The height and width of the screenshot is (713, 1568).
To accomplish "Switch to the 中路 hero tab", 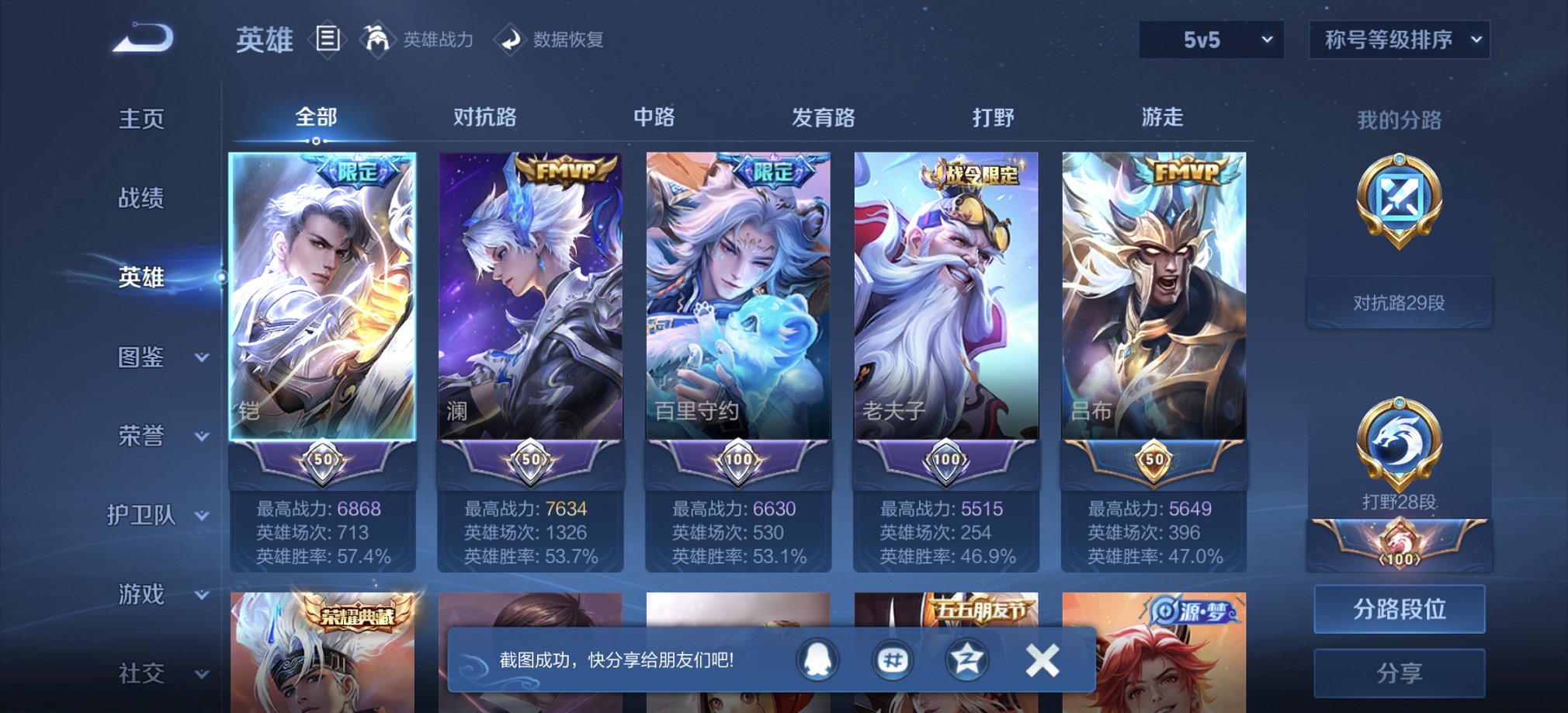I will pyautogui.click(x=654, y=117).
